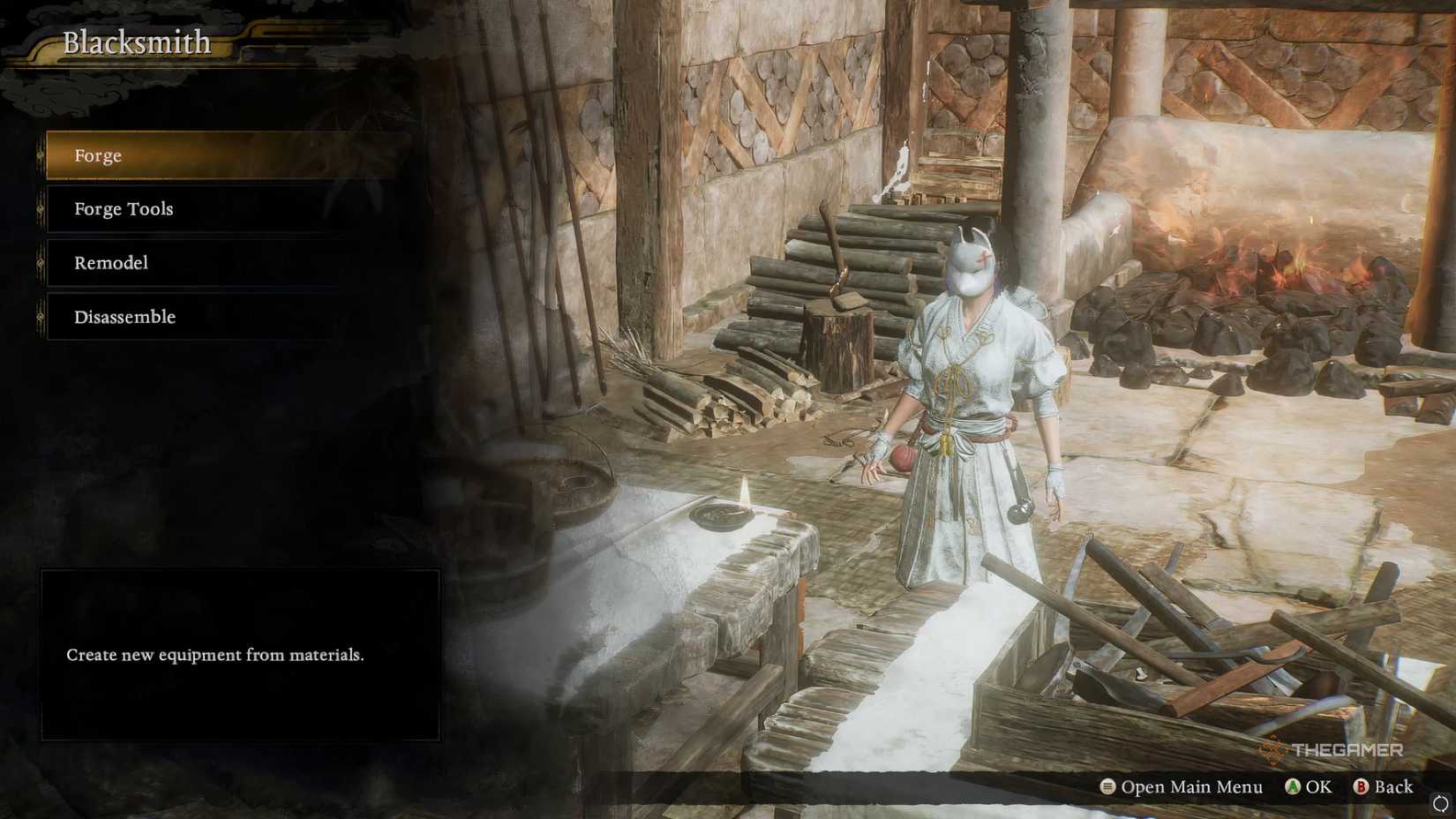
Task: Select the Forge menu option
Action: pyautogui.click(x=97, y=155)
